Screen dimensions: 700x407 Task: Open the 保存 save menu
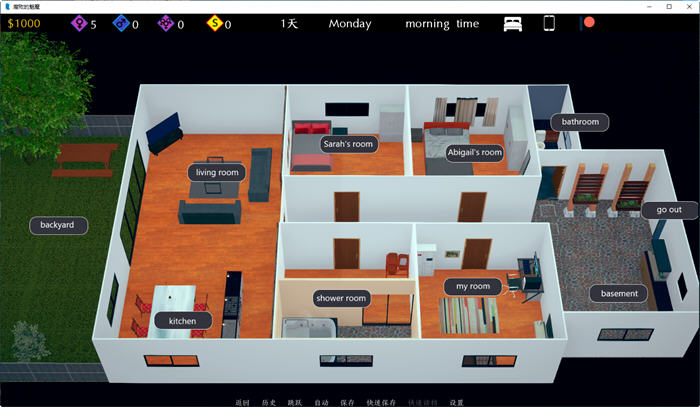click(x=347, y=402)
